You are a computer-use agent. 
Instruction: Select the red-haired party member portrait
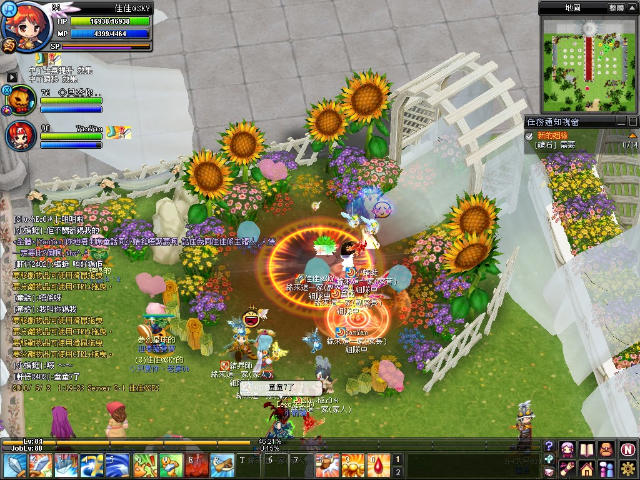point(22,136)
